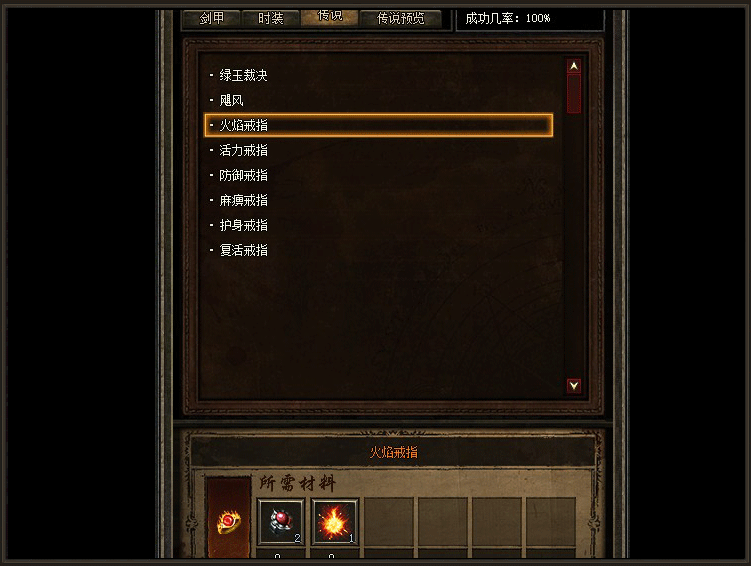Image resolution: width=751 pixels, height=566 pixels.
Task: Select the fire burst material slot
Action: [x=334, y=522]
